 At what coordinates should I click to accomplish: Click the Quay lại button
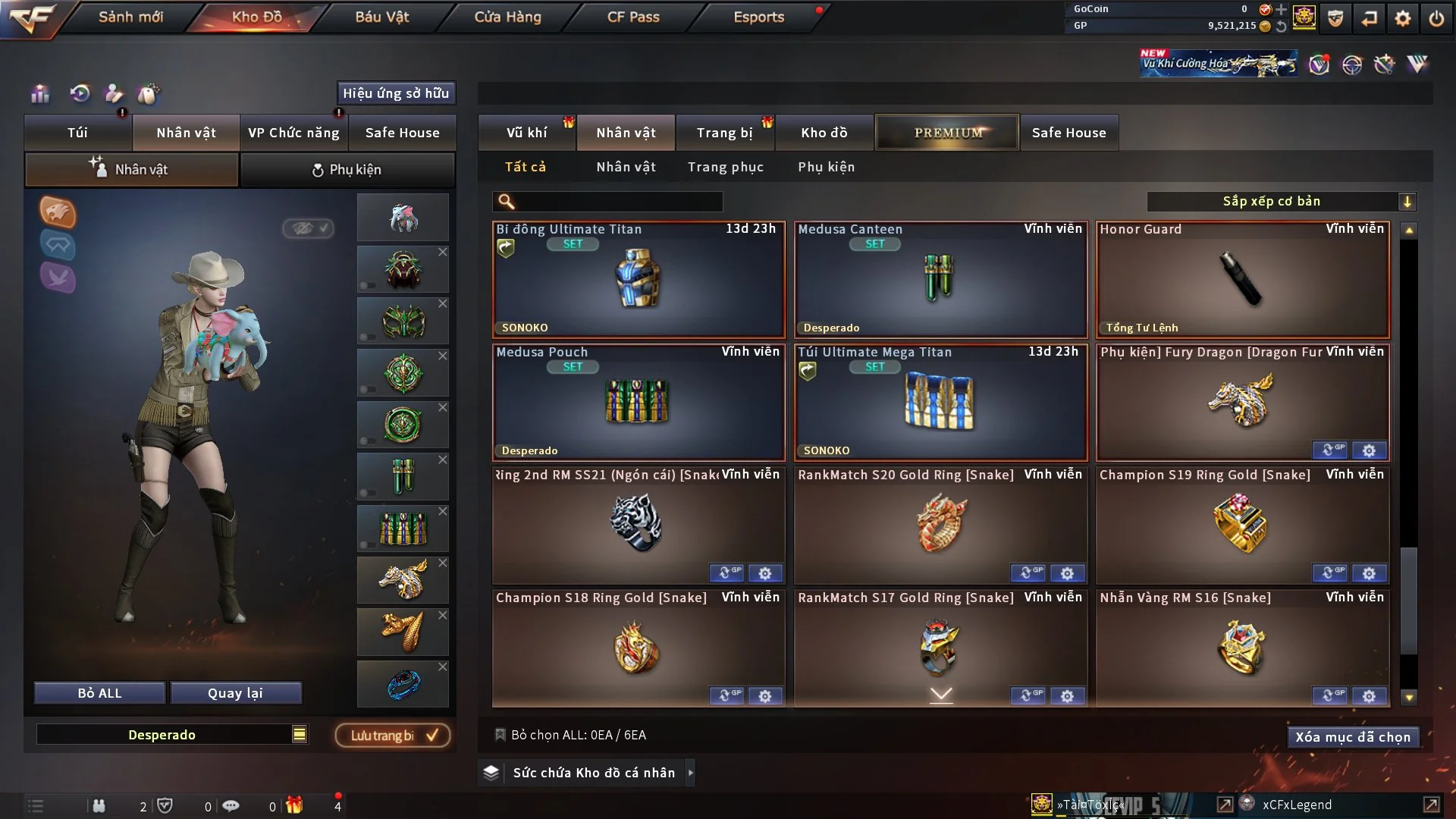[235, 693]
